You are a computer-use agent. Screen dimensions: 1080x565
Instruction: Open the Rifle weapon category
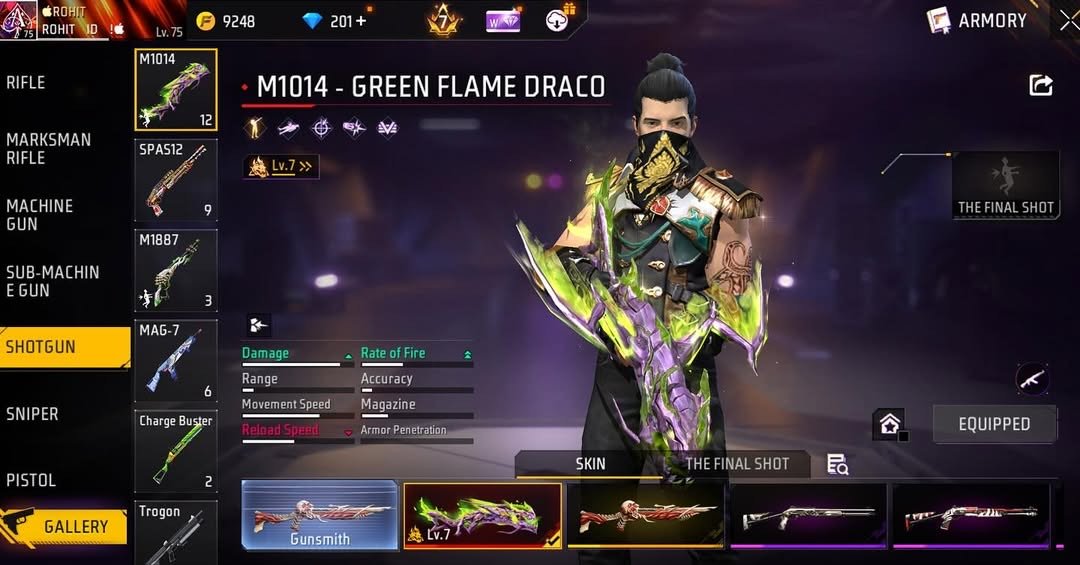[27, 83]
